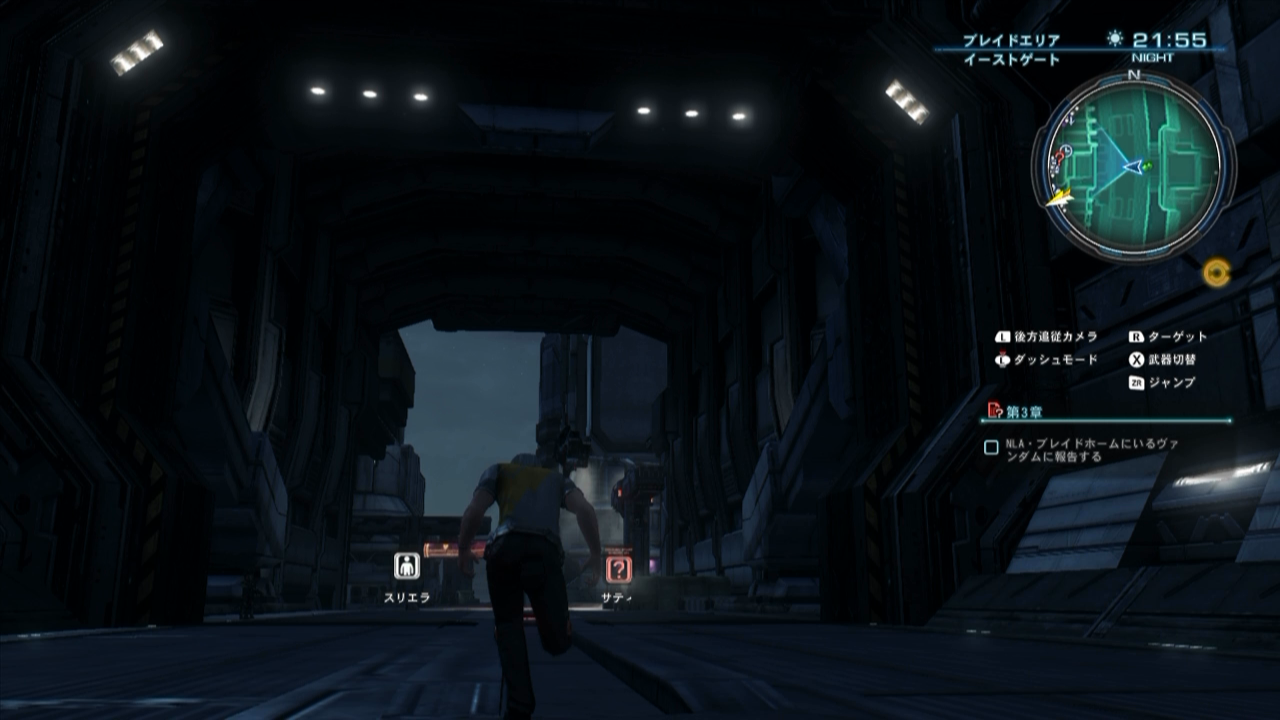Select the スリエラ NPC person icon
Viewport: 1280px width, 720px height.
409,564
